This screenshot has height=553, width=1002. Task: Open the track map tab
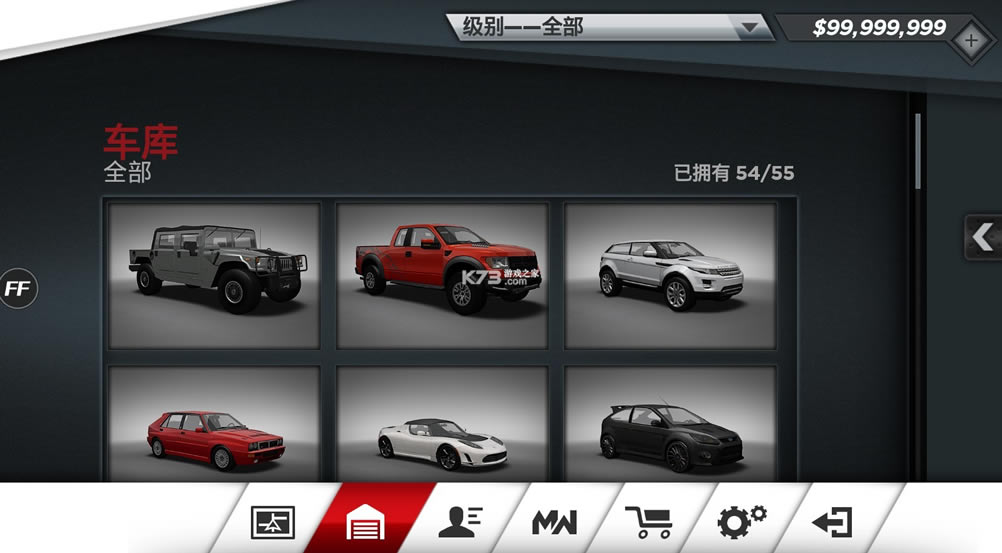coord(273,521)
